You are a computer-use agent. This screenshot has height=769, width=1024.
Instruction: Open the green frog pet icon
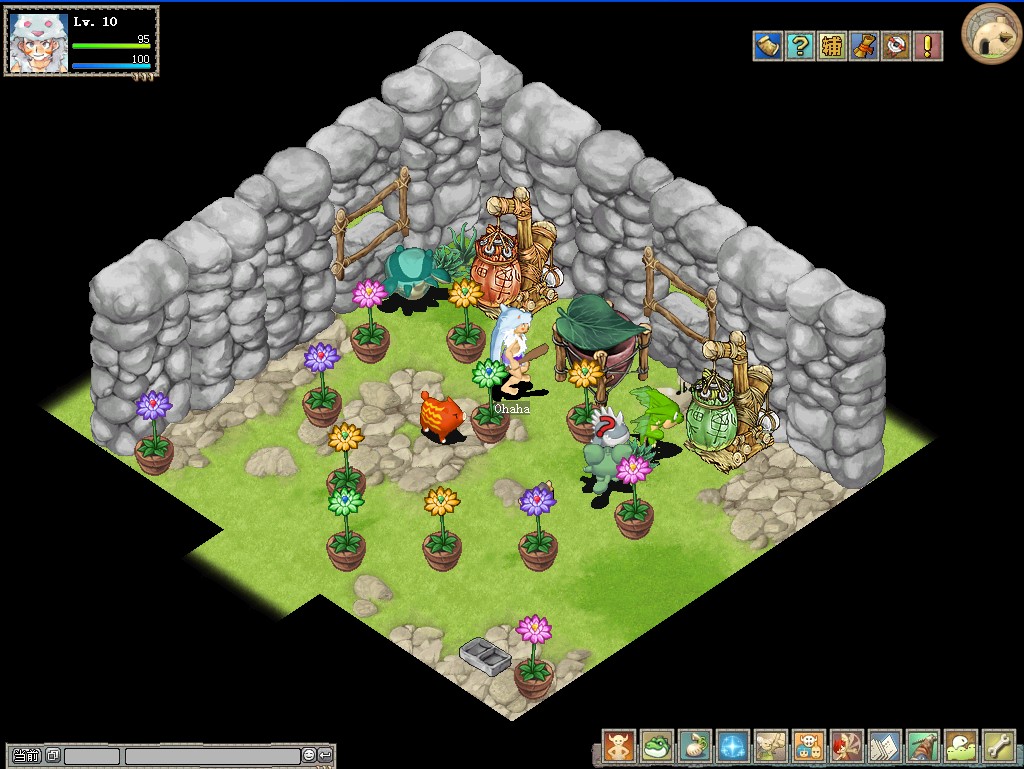[x=657, y=746]
